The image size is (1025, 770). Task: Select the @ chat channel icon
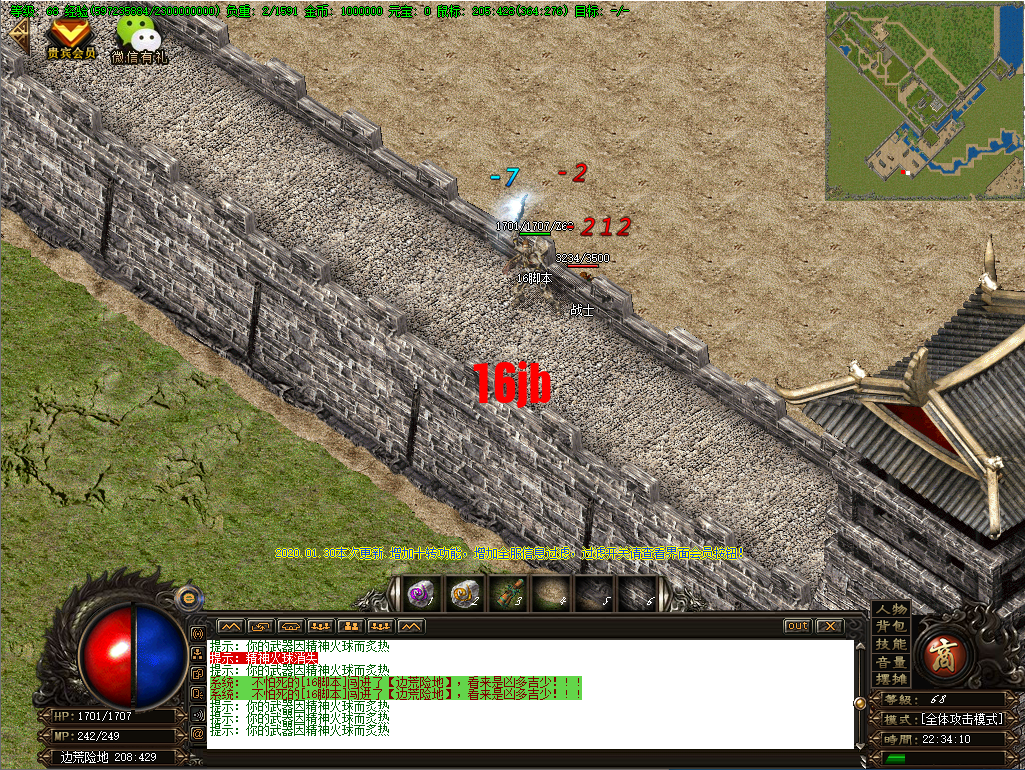196,734
